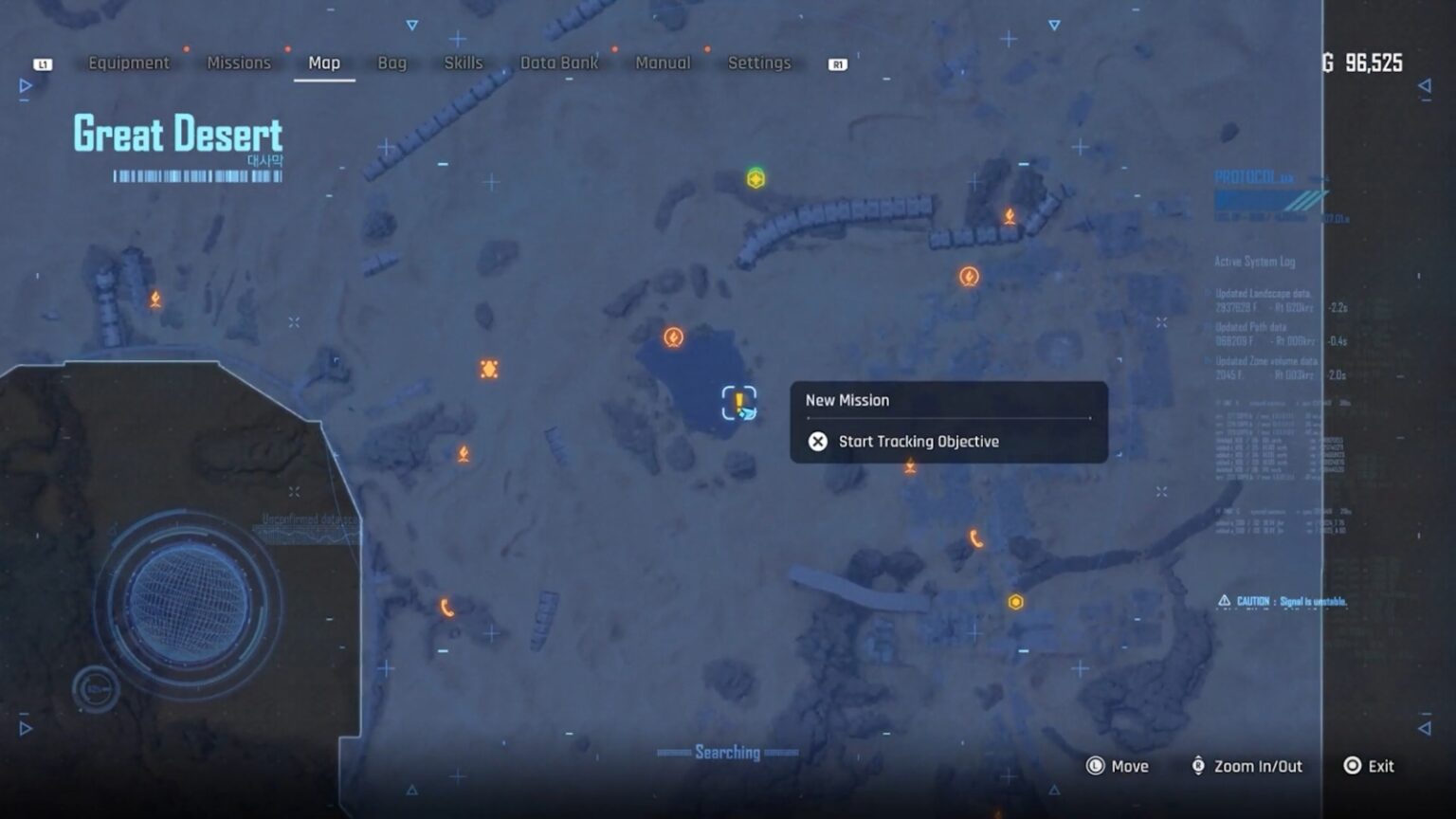The width and height of the screenshot is (1456, 819).
Task: Click the PROTOCOL progress bar
Action: [1267, 201]
